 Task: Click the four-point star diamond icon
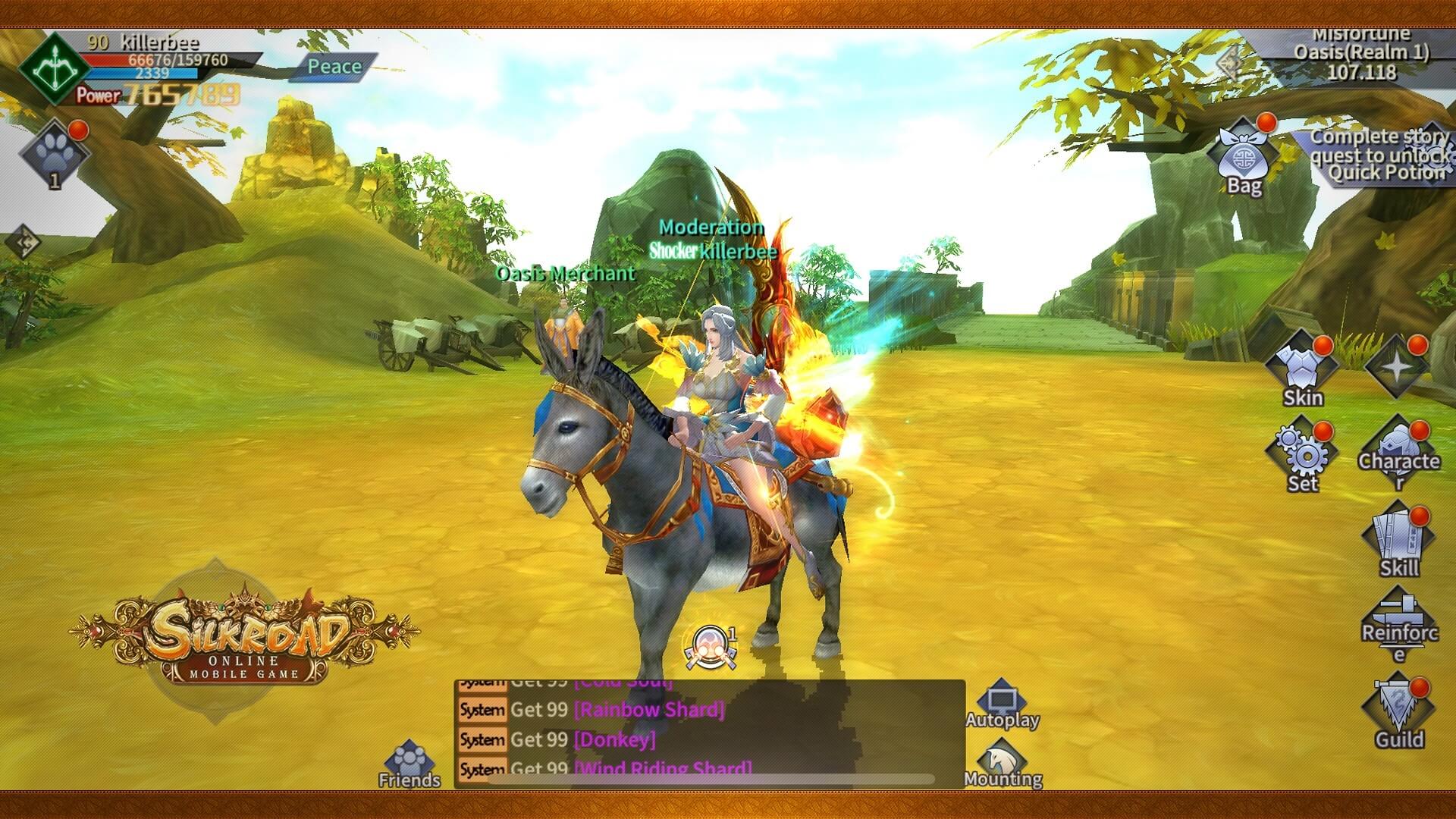coord(1398,368)
